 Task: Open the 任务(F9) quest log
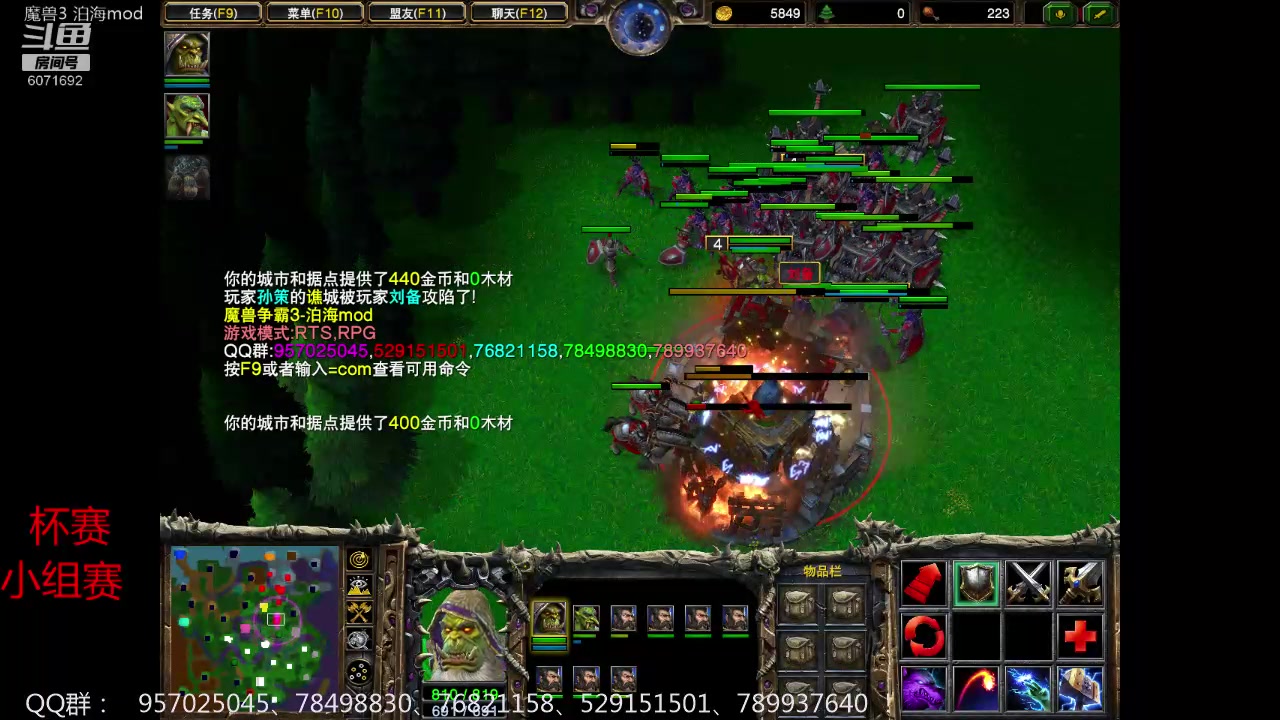coord(213,13)
